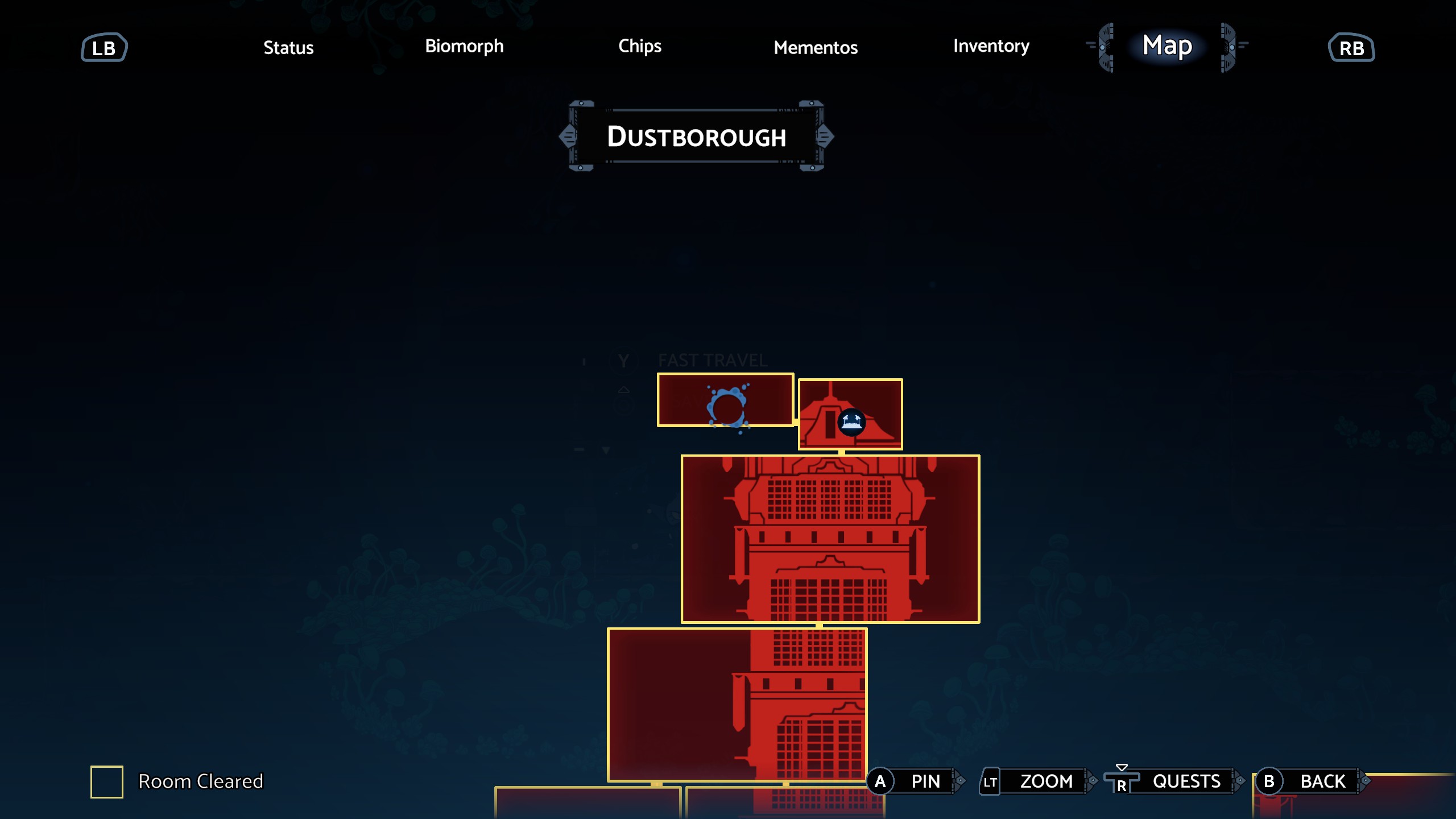Activate the Y Fast Travel prompt circle

click(x=623, y=359)
